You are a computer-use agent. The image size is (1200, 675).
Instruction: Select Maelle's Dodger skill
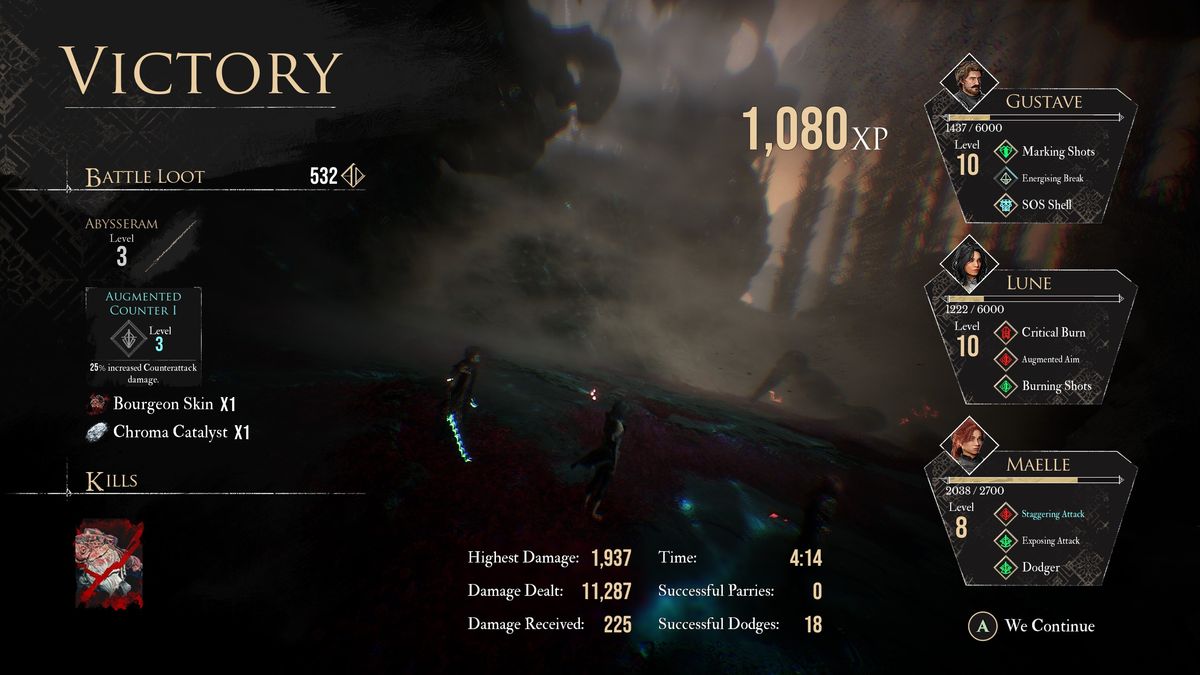click(x=1040, y=567)
